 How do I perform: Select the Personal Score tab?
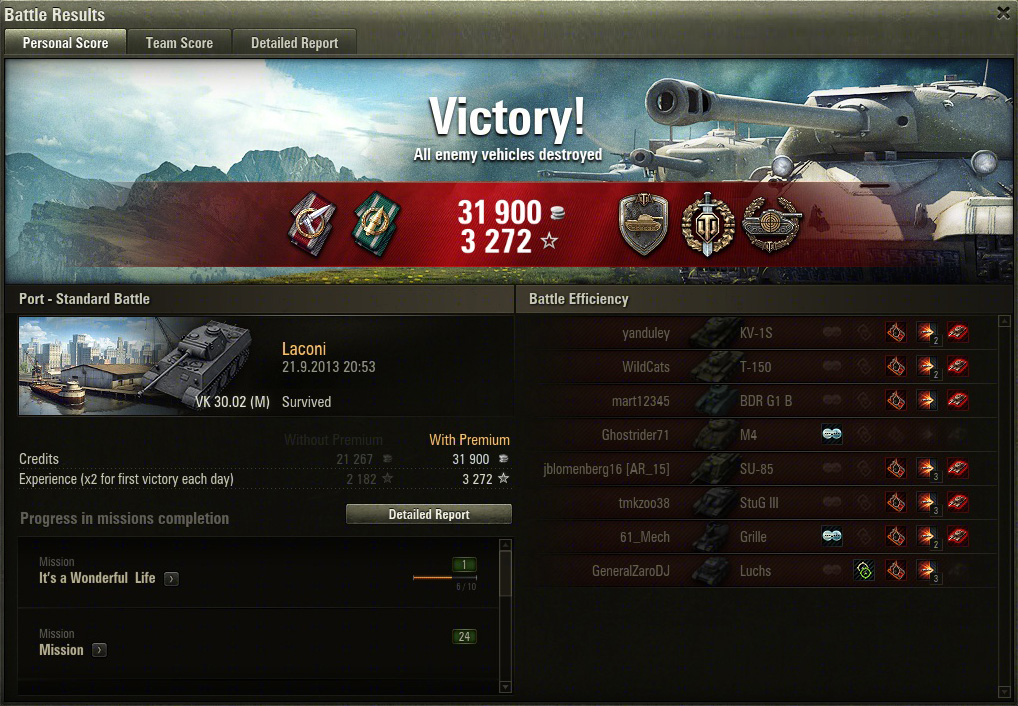tap(65, 43)
